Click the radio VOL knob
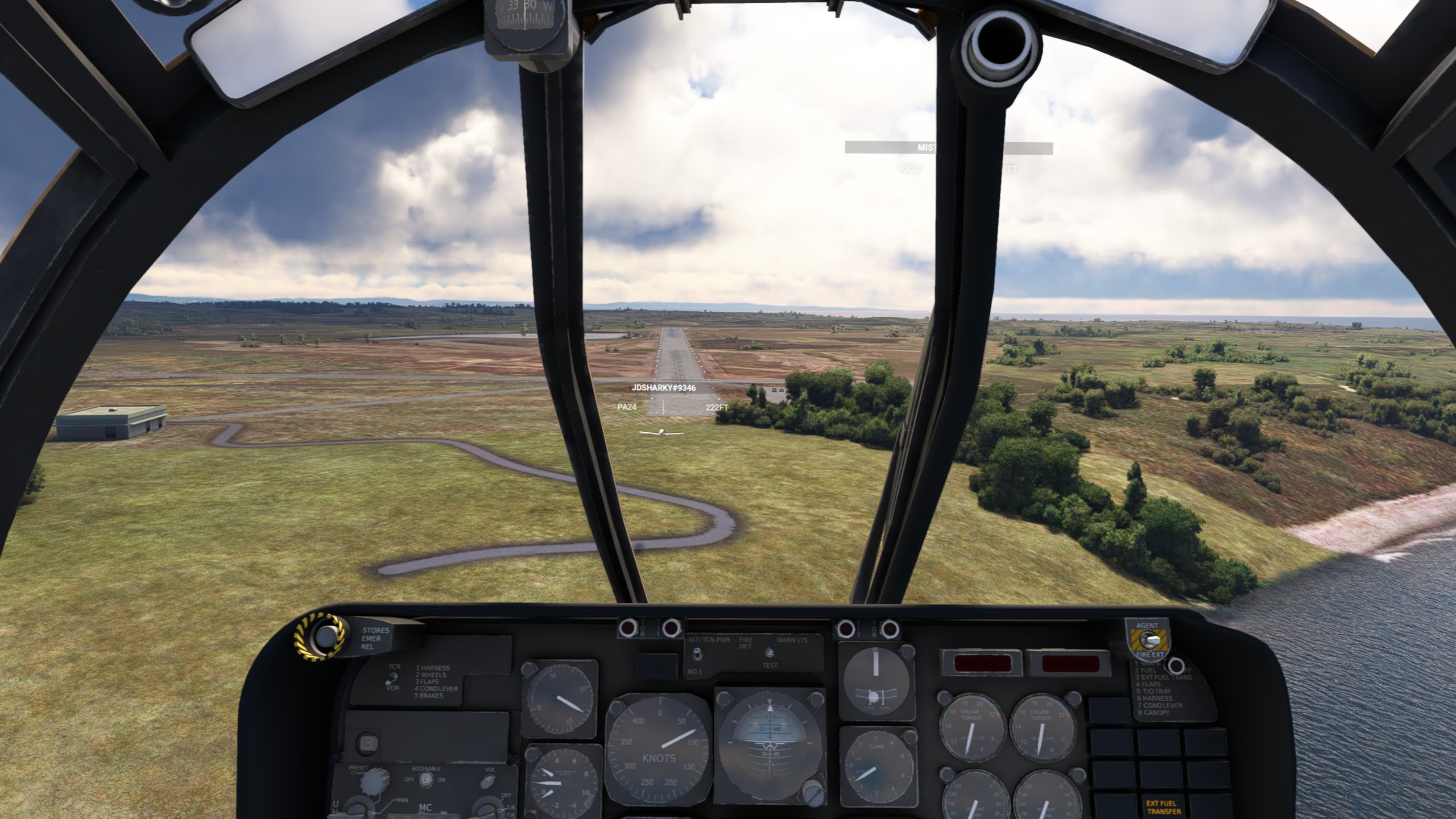Viewport: 1456px width, 819px height. click(x=488, y=783)
